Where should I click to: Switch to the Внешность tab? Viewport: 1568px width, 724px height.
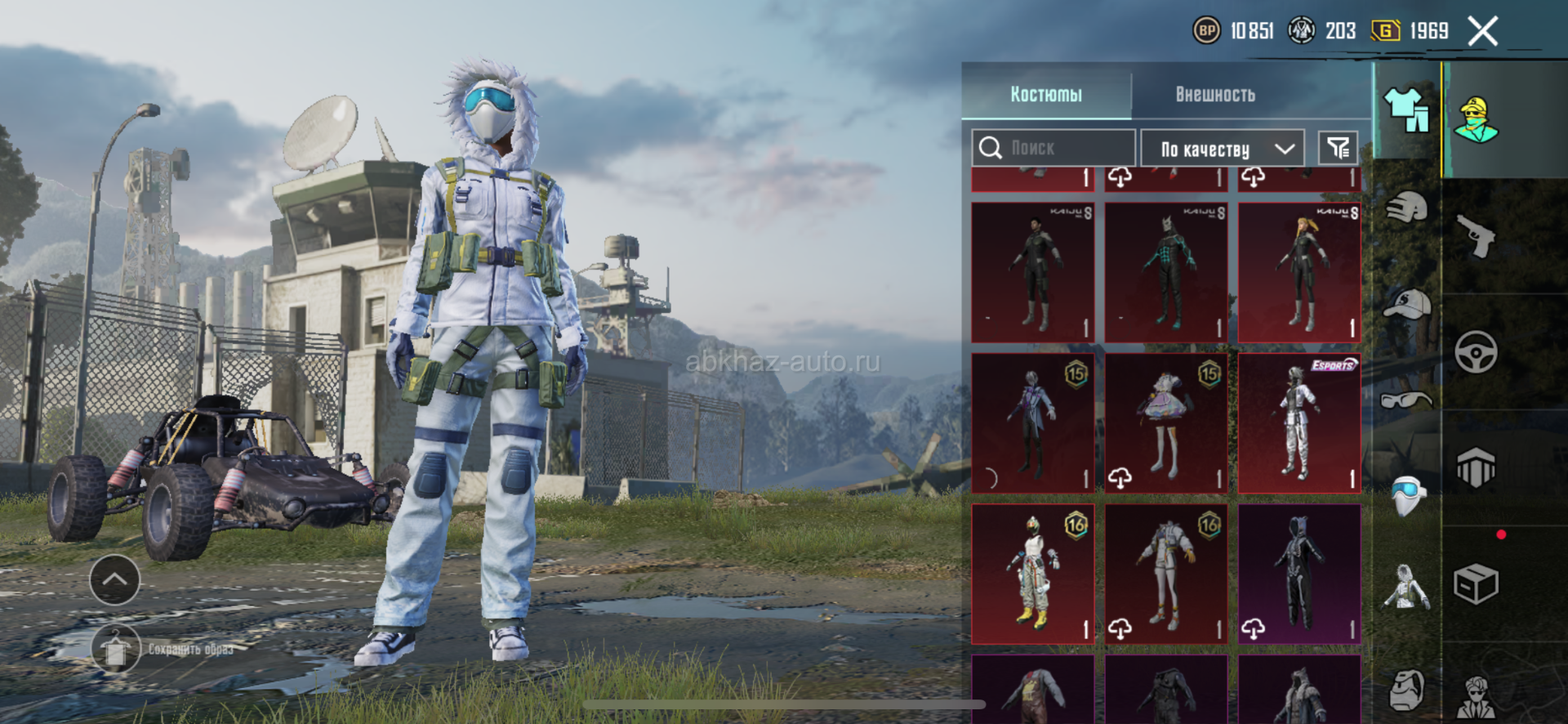click(x=1214, y=95)
